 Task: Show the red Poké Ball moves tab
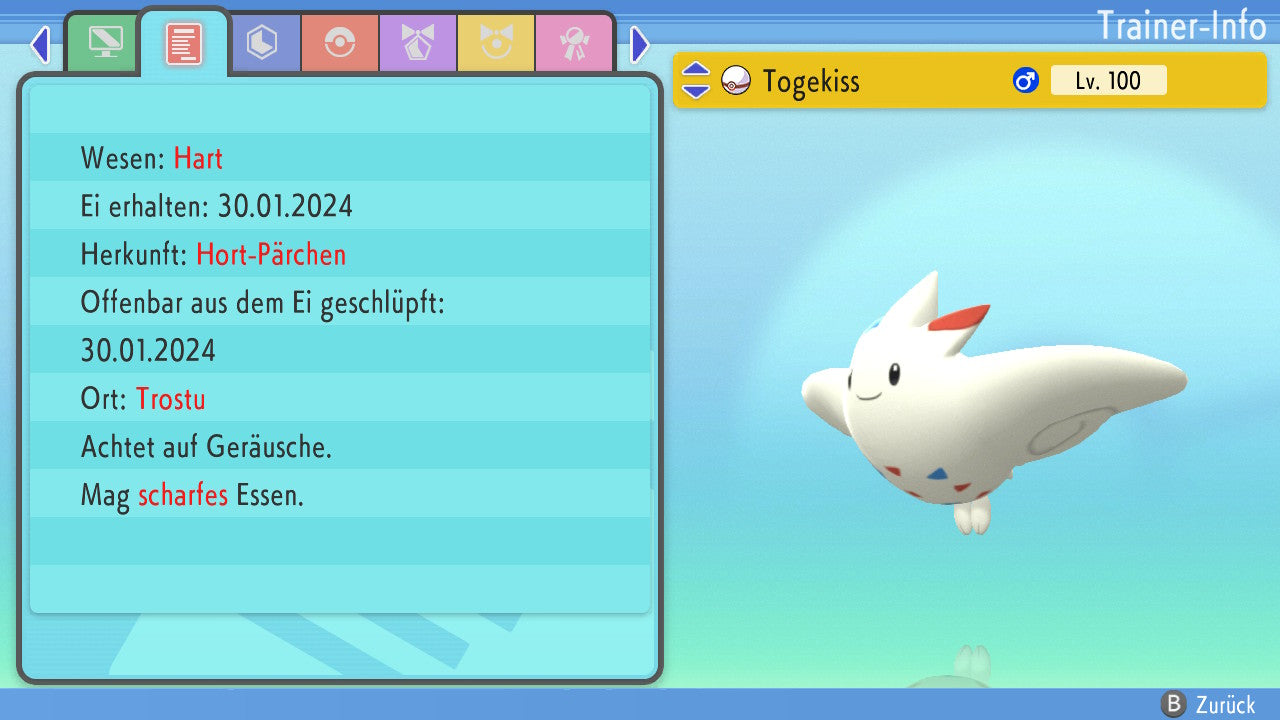pos(339,43)
